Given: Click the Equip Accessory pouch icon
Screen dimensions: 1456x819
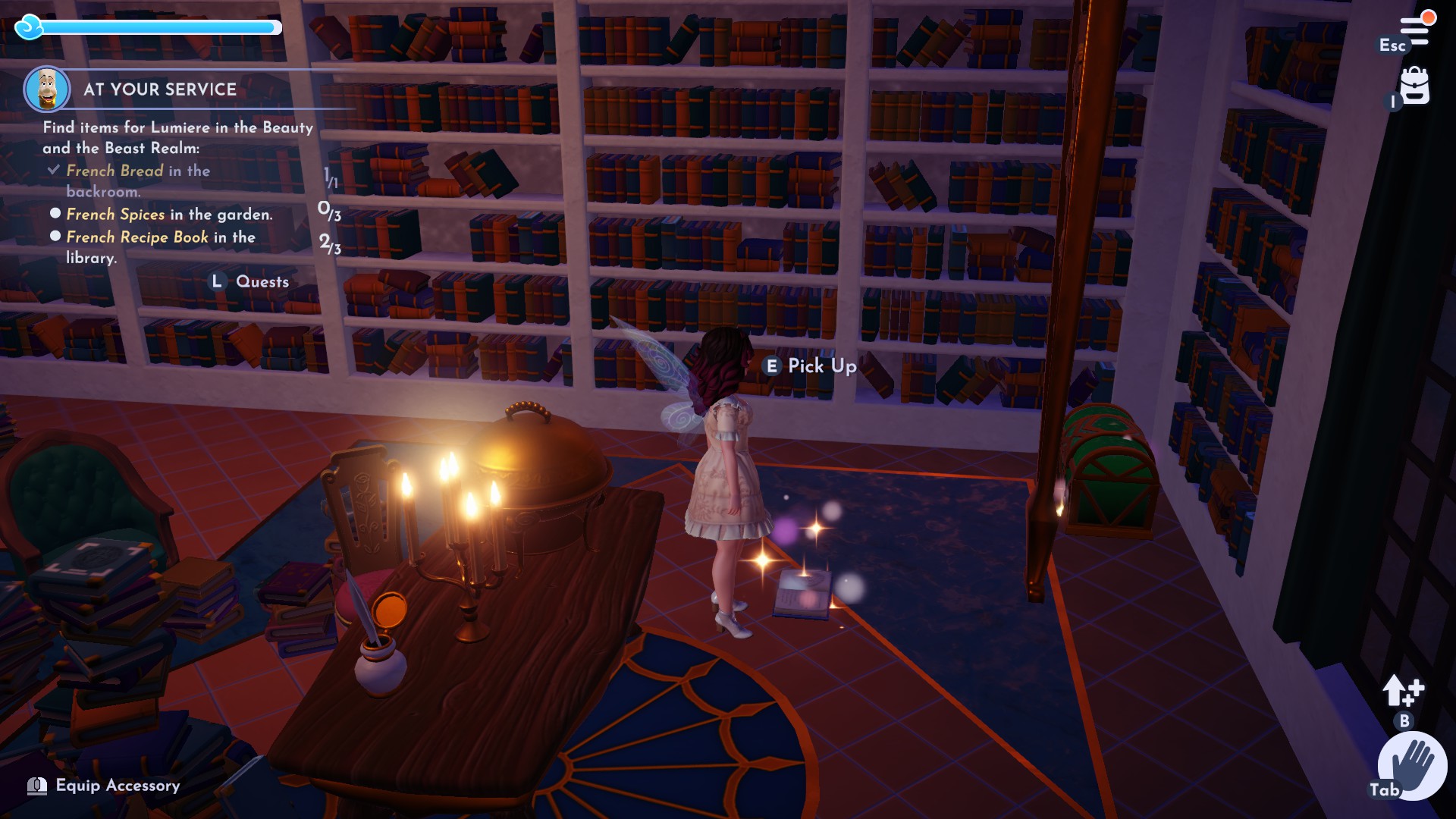Looking at the screenshot, I should 36,786.
